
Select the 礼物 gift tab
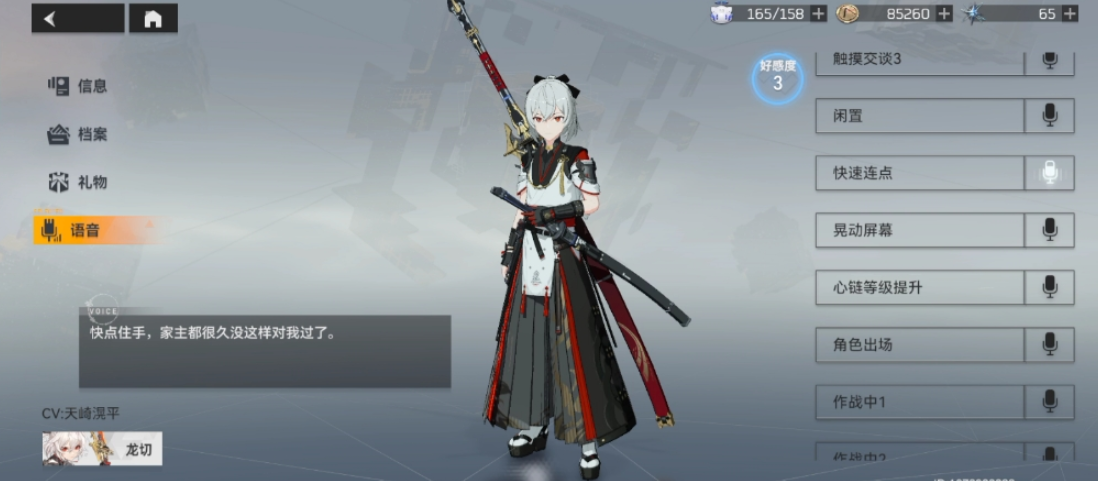pyautogui.click(x=79, y=182)
